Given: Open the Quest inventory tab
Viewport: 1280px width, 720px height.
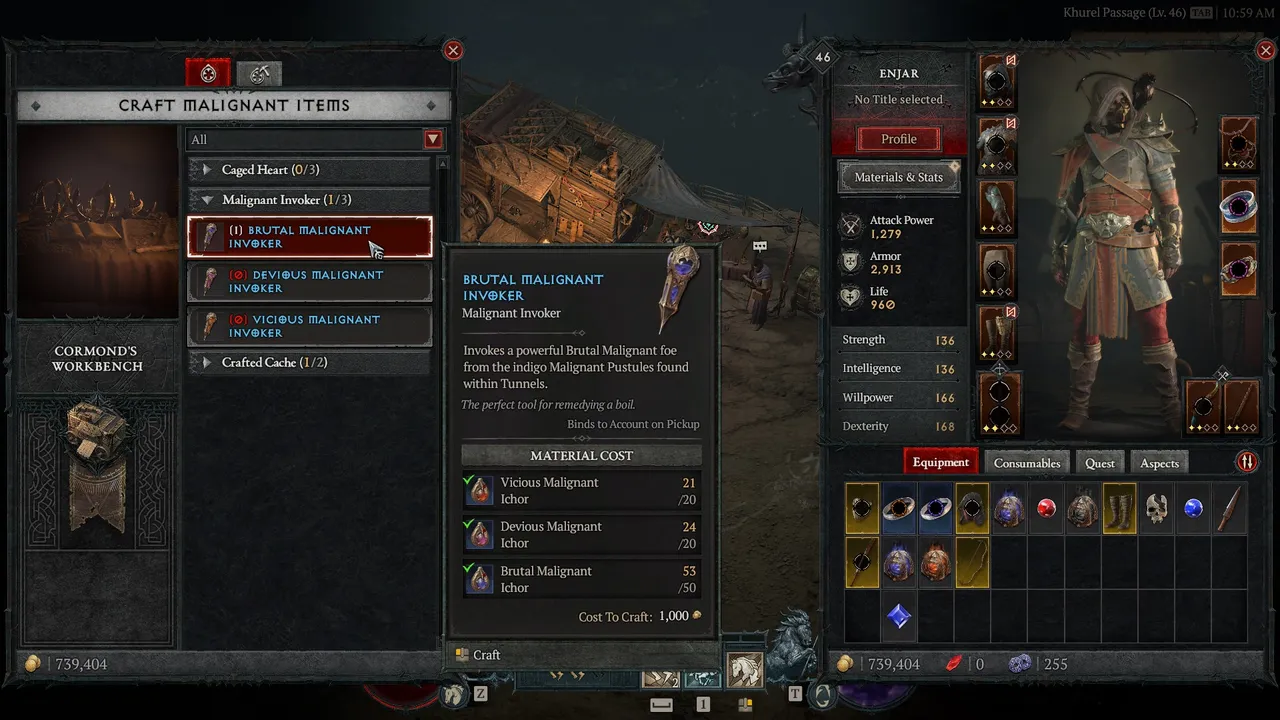Looking at the screenshot, I should [1099, 463].
